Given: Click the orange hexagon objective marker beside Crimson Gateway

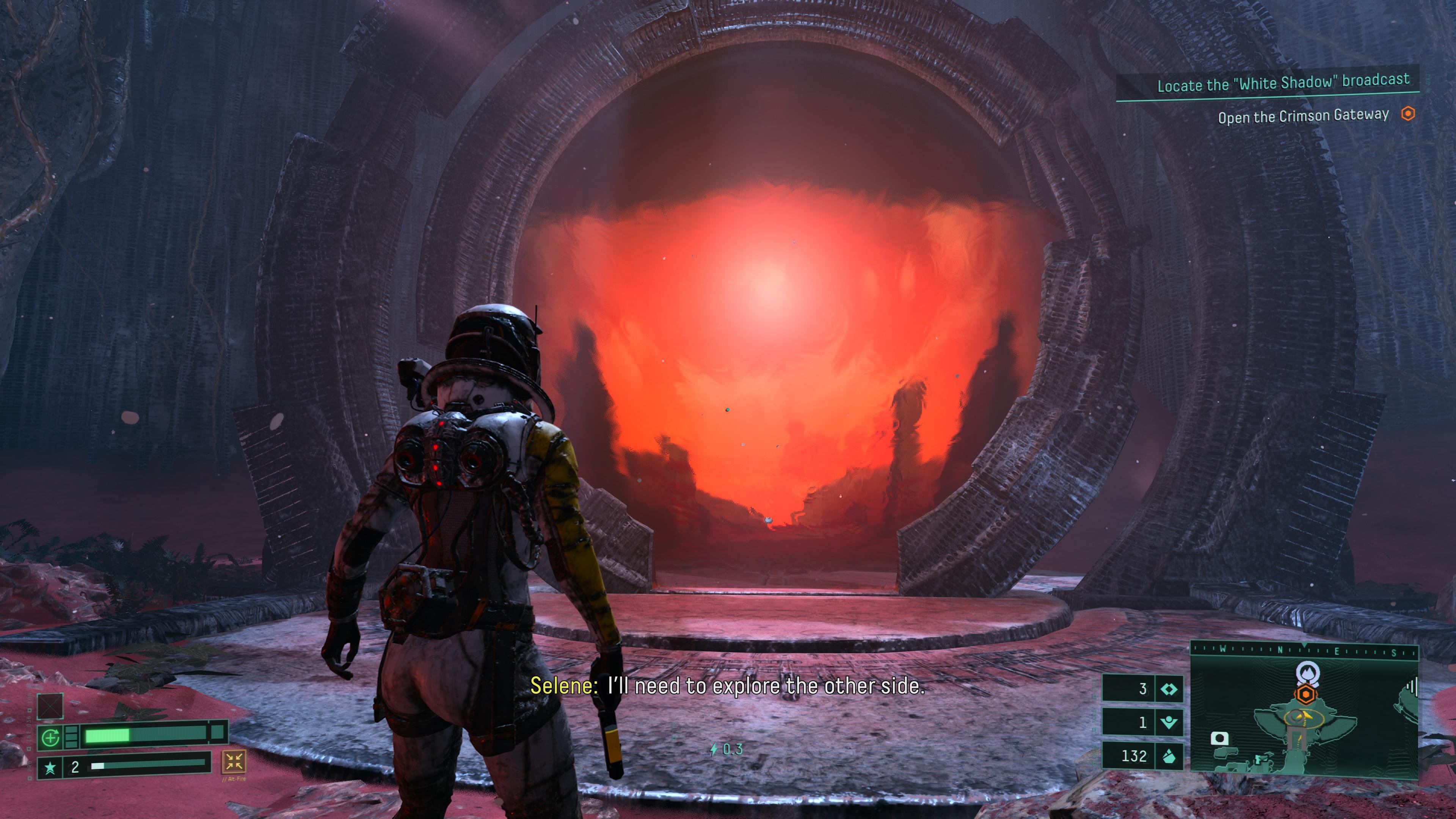Looking at the screenshot, I should pos(1408,114).
